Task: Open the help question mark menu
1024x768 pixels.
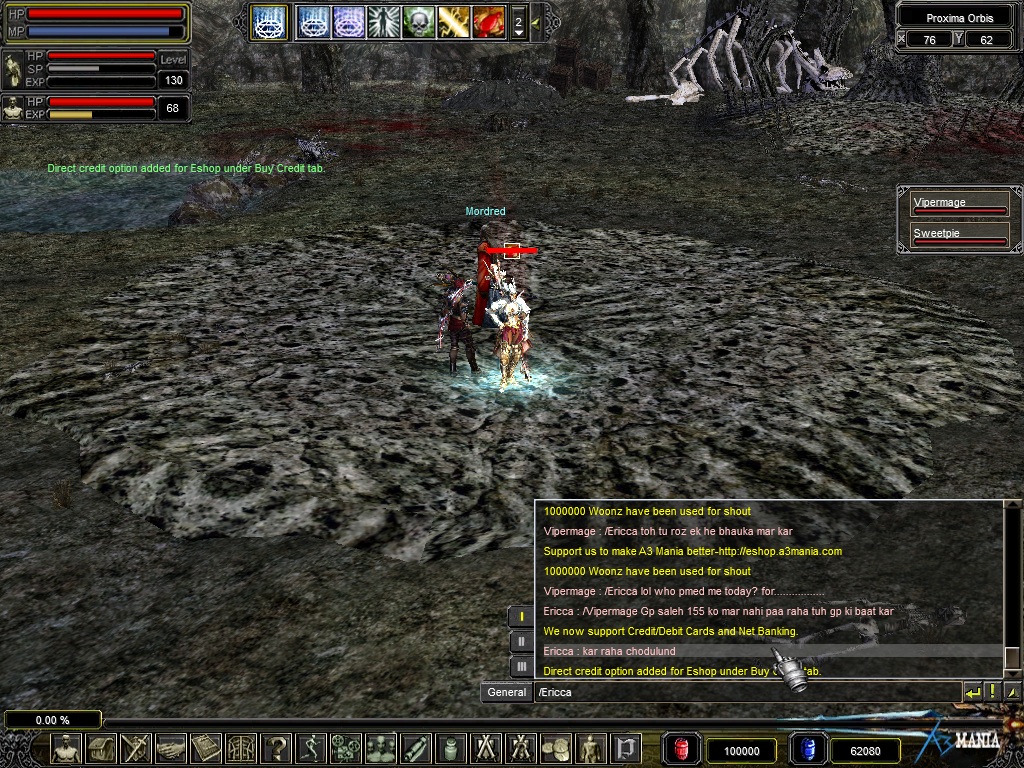Action: point(276,748)
